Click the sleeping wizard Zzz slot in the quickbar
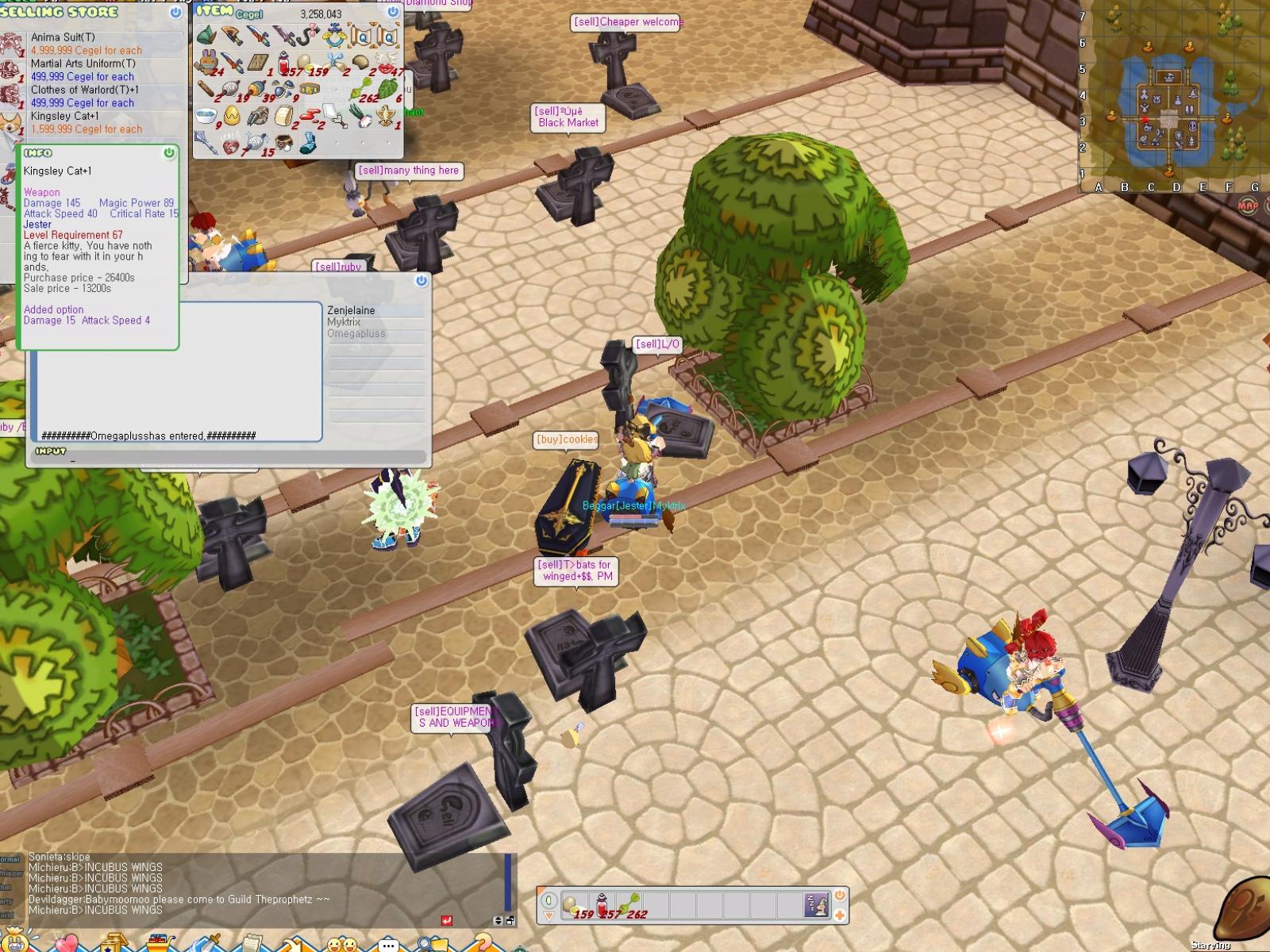Screen dimensions: 1270x952 pyautogui.click(x=817, y=905)
